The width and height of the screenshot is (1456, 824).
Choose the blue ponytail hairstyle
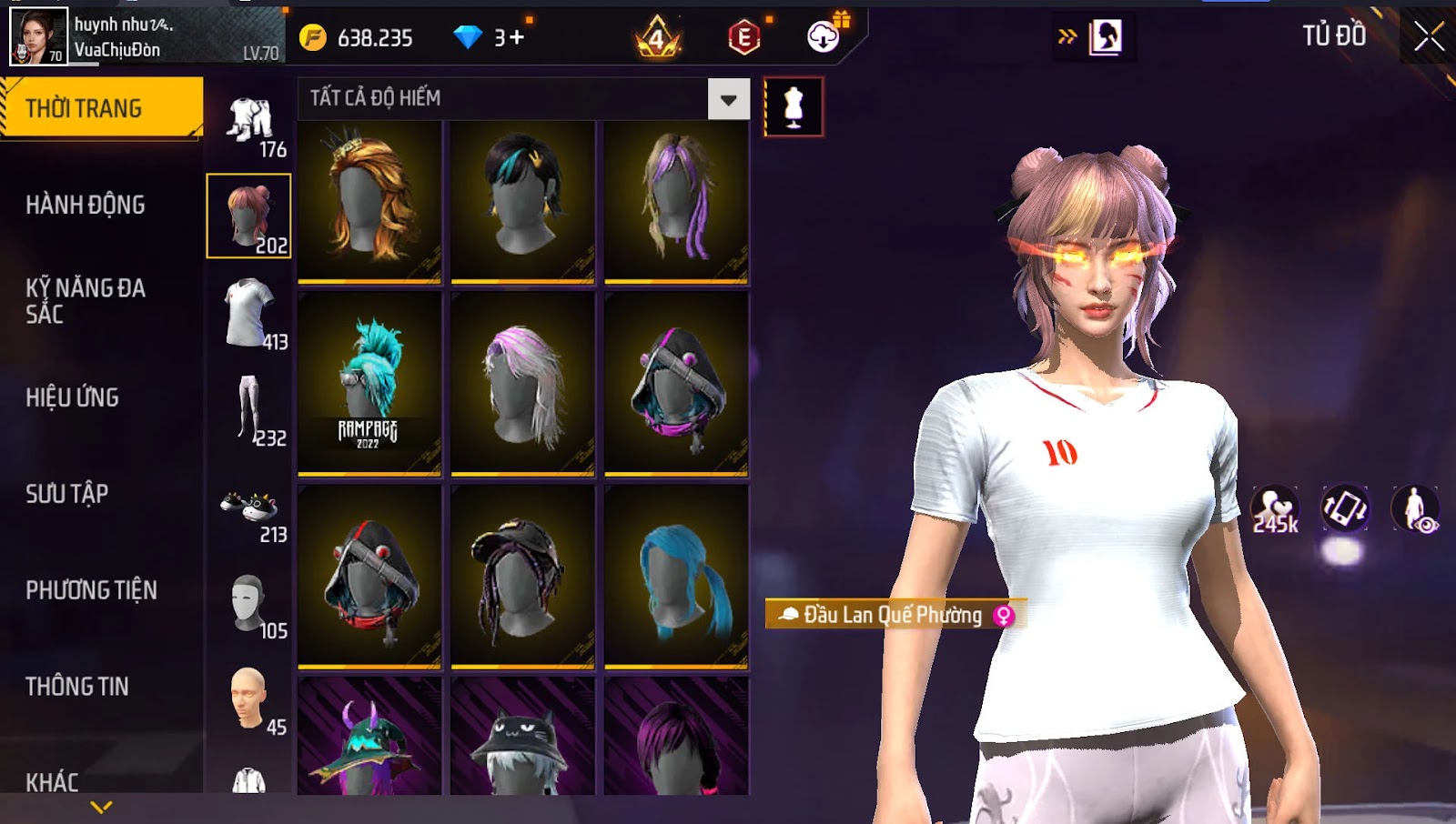point(676,576)
